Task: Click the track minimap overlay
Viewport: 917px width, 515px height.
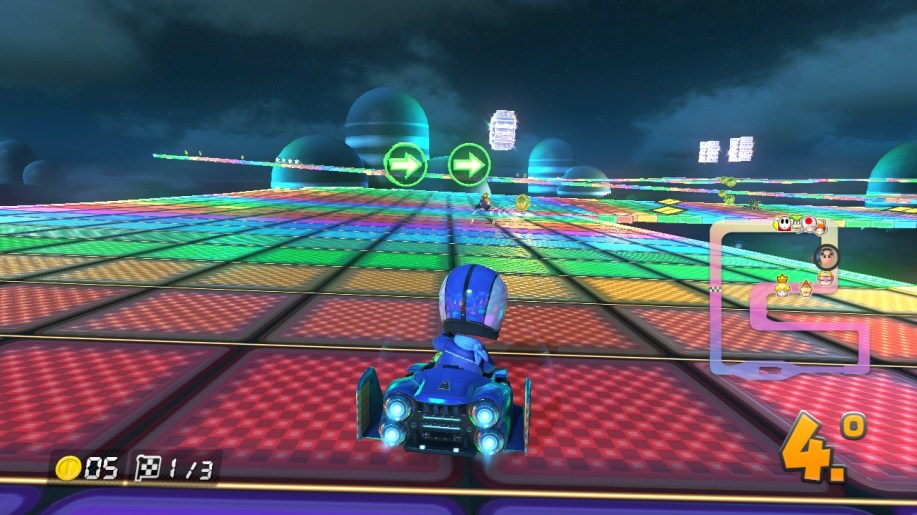Action: pyautogui.click(x=788, y=298)
